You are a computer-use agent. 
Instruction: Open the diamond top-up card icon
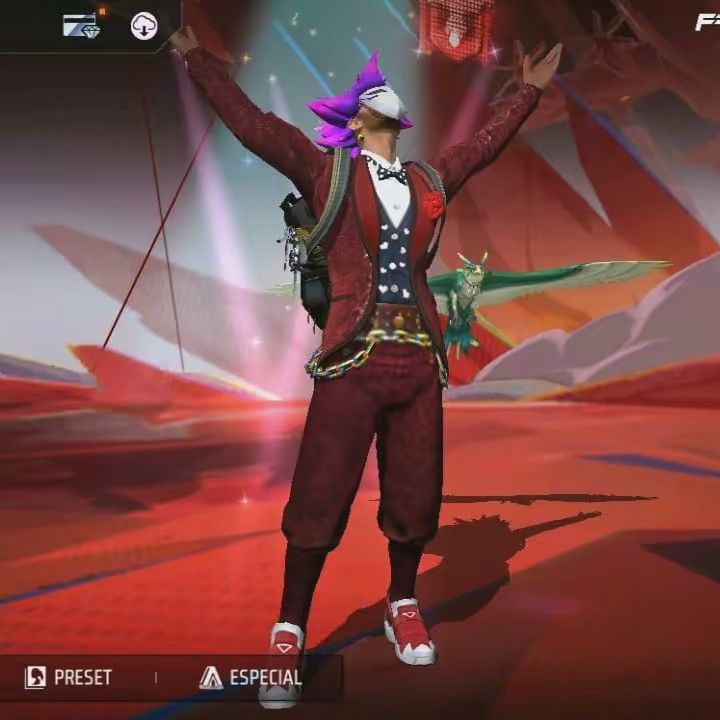[81, 26]
